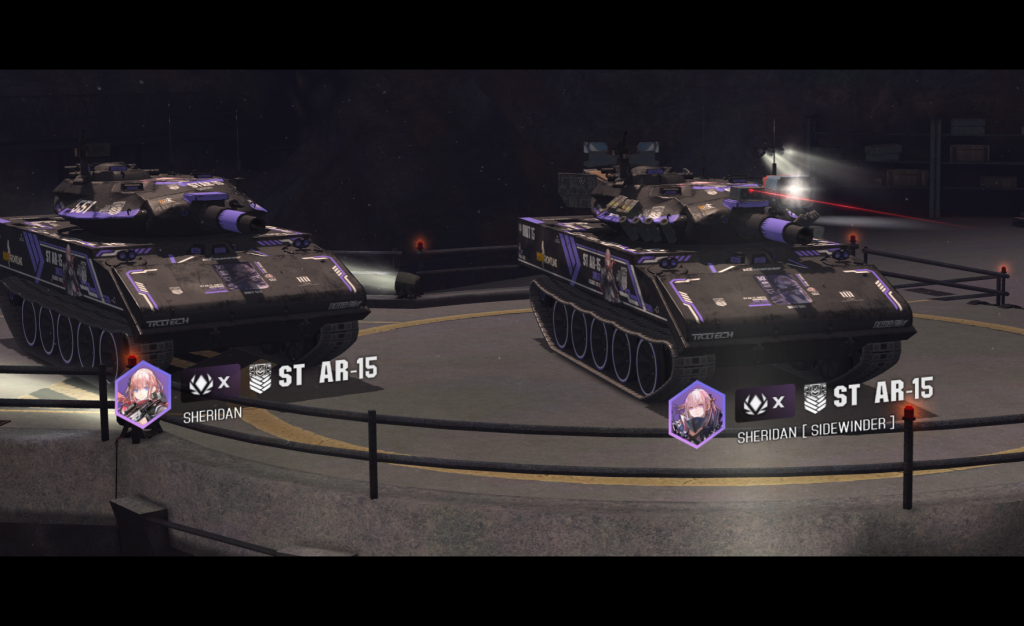
Task: Select the portrait beside SHERIDAN [ SIDEWINDER ]
Action: pos(697,413)
